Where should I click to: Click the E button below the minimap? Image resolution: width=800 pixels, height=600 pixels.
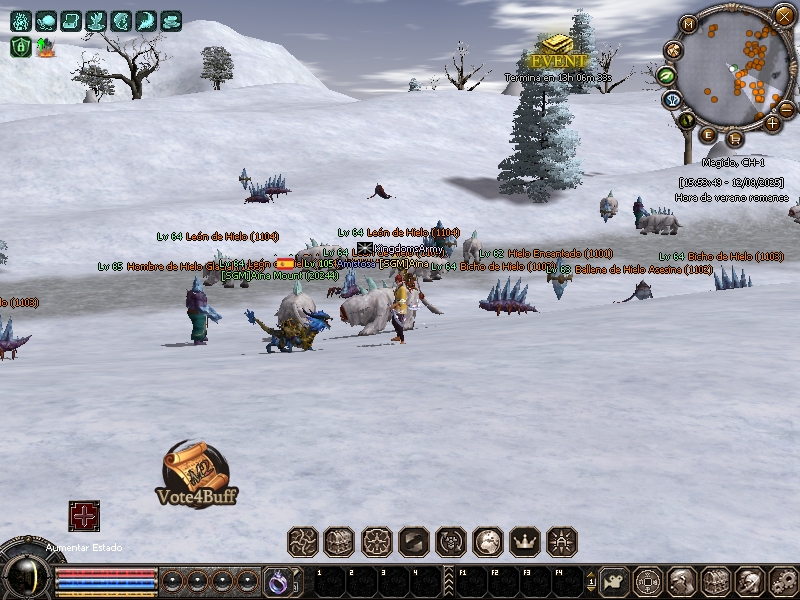click(x=708, y=135)
